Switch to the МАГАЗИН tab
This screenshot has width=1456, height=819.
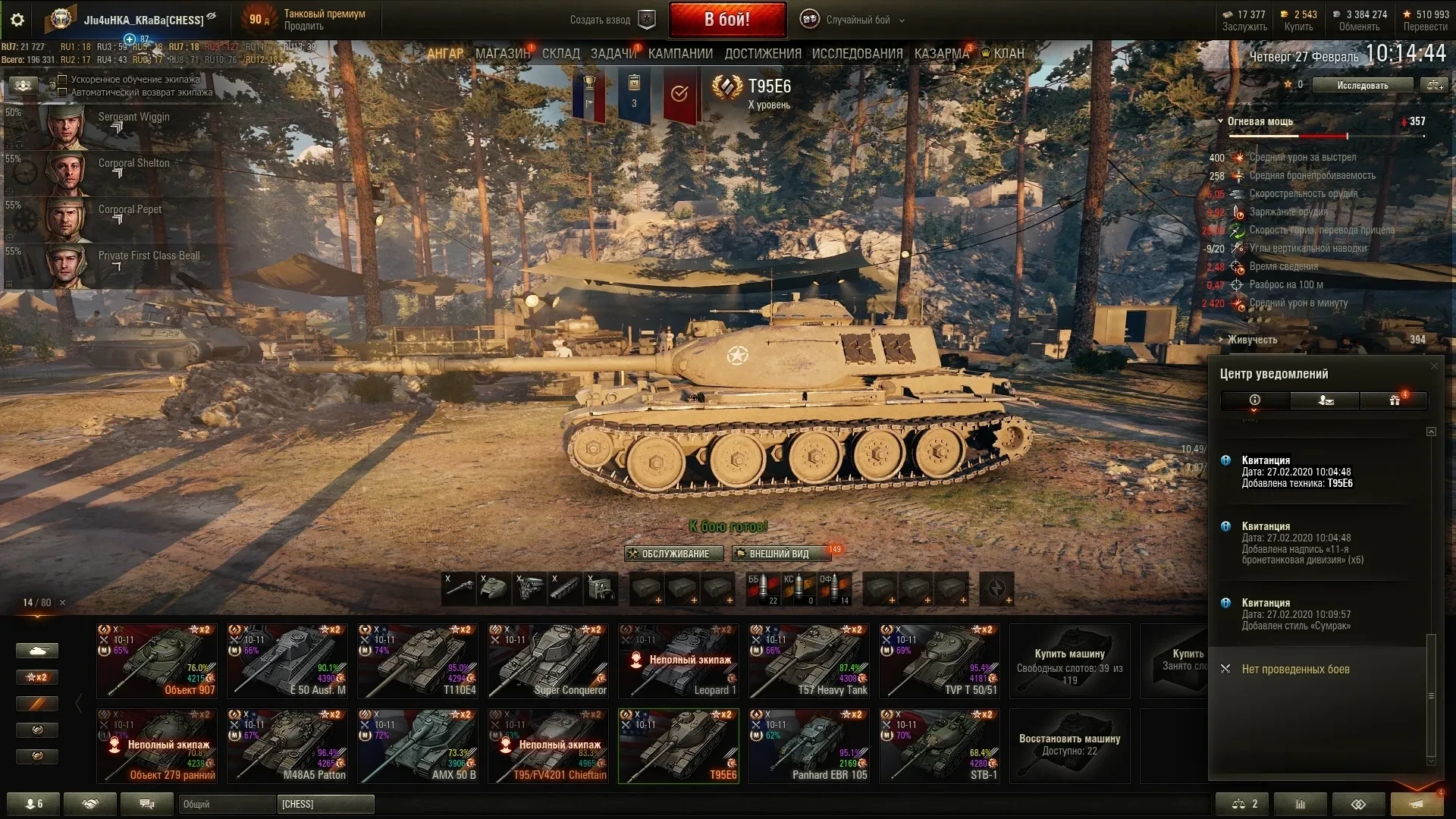point(502,54)
